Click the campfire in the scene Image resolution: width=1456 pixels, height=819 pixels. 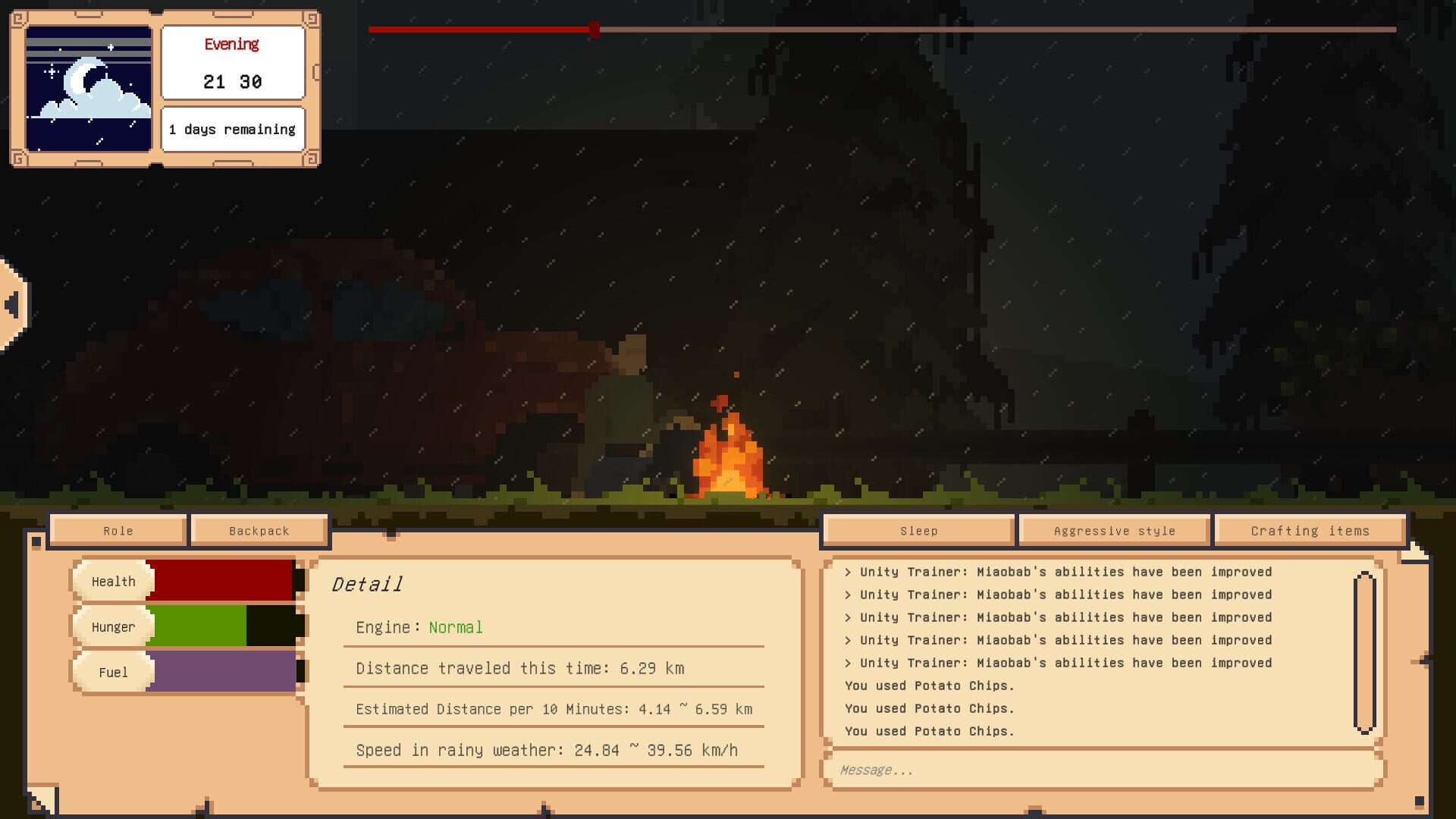point(728,455)
